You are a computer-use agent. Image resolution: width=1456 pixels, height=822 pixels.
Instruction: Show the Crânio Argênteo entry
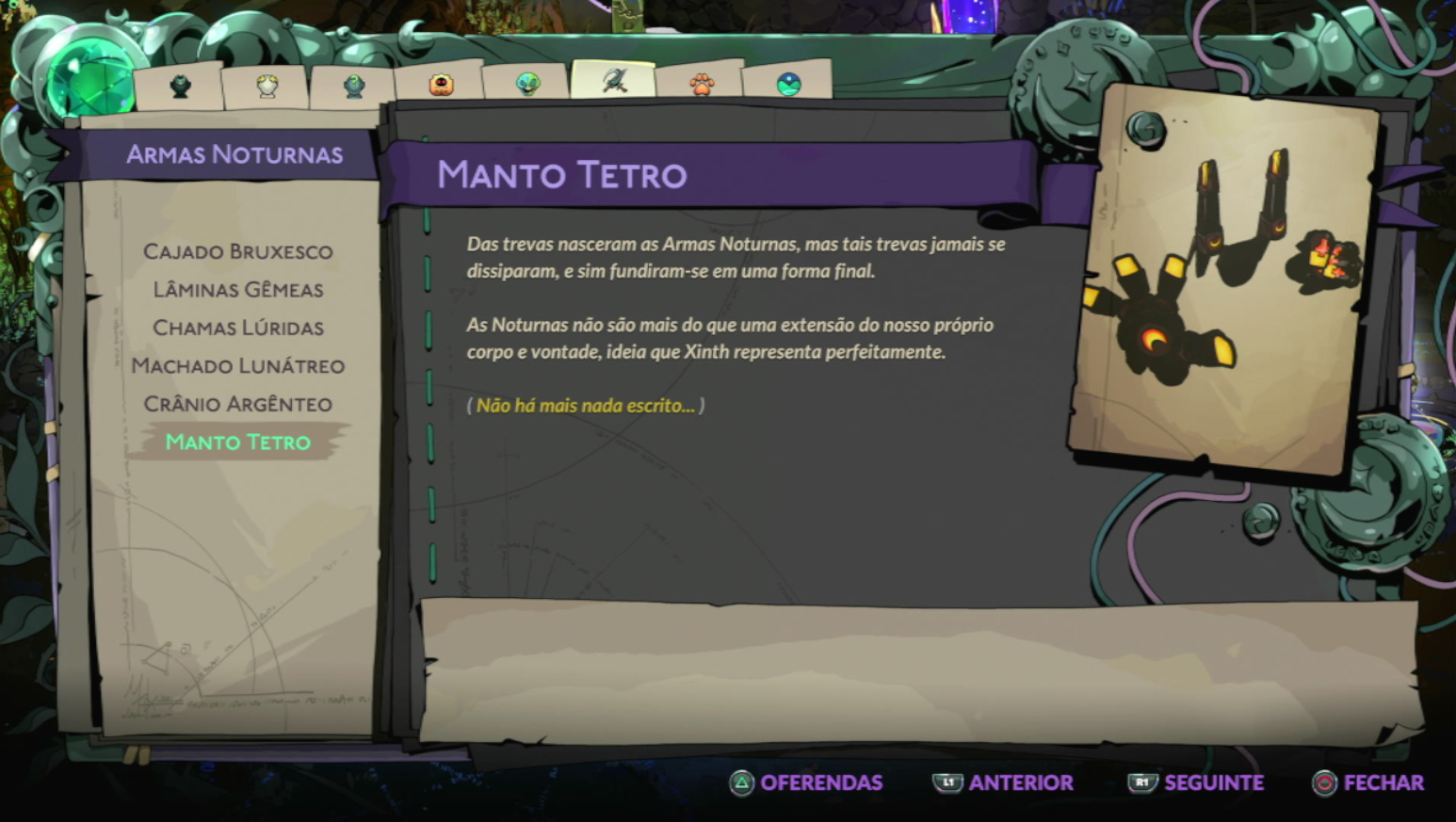(237, 404)
